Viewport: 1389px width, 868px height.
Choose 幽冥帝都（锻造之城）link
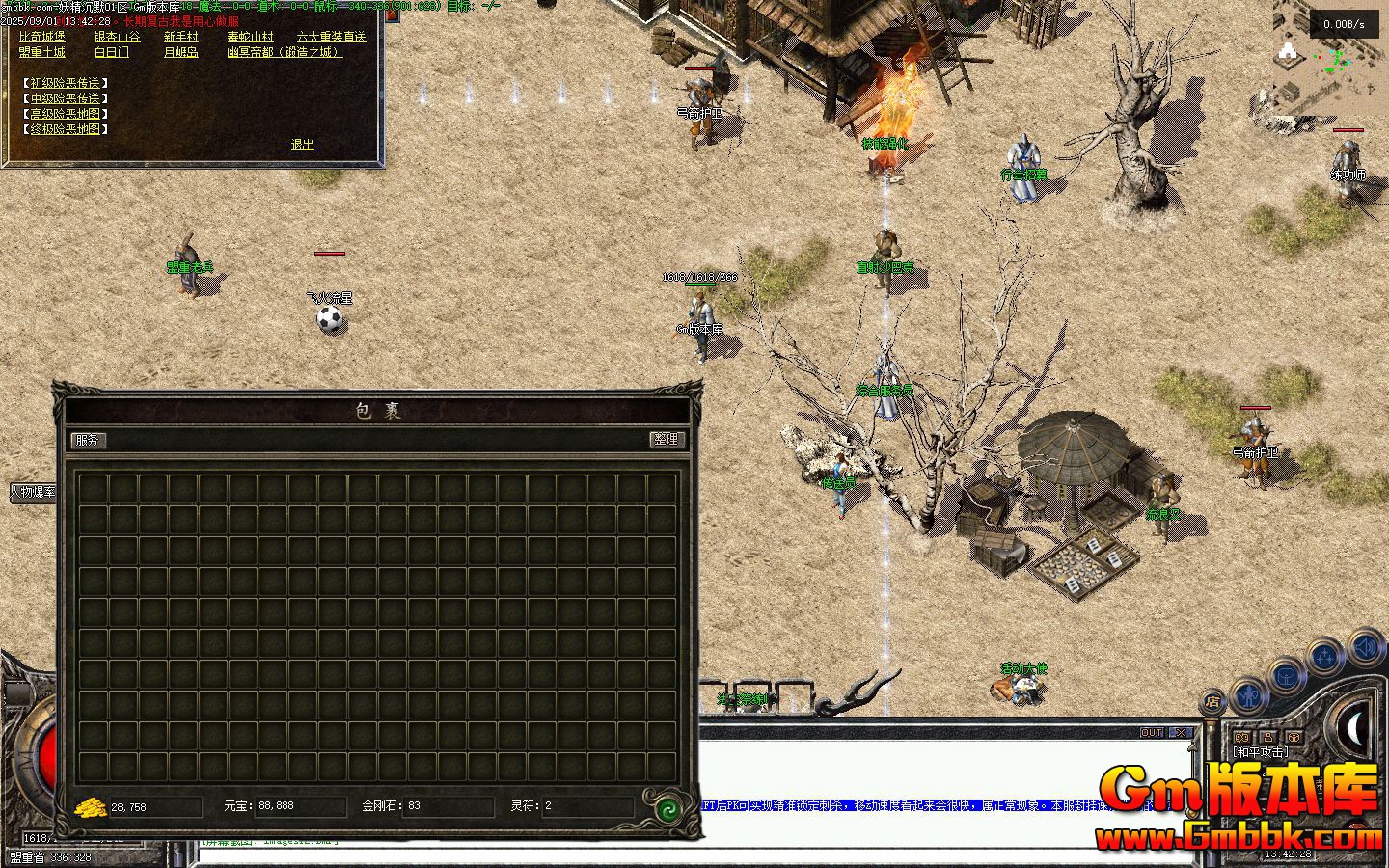pyautogui.click(x=284, y=52)
